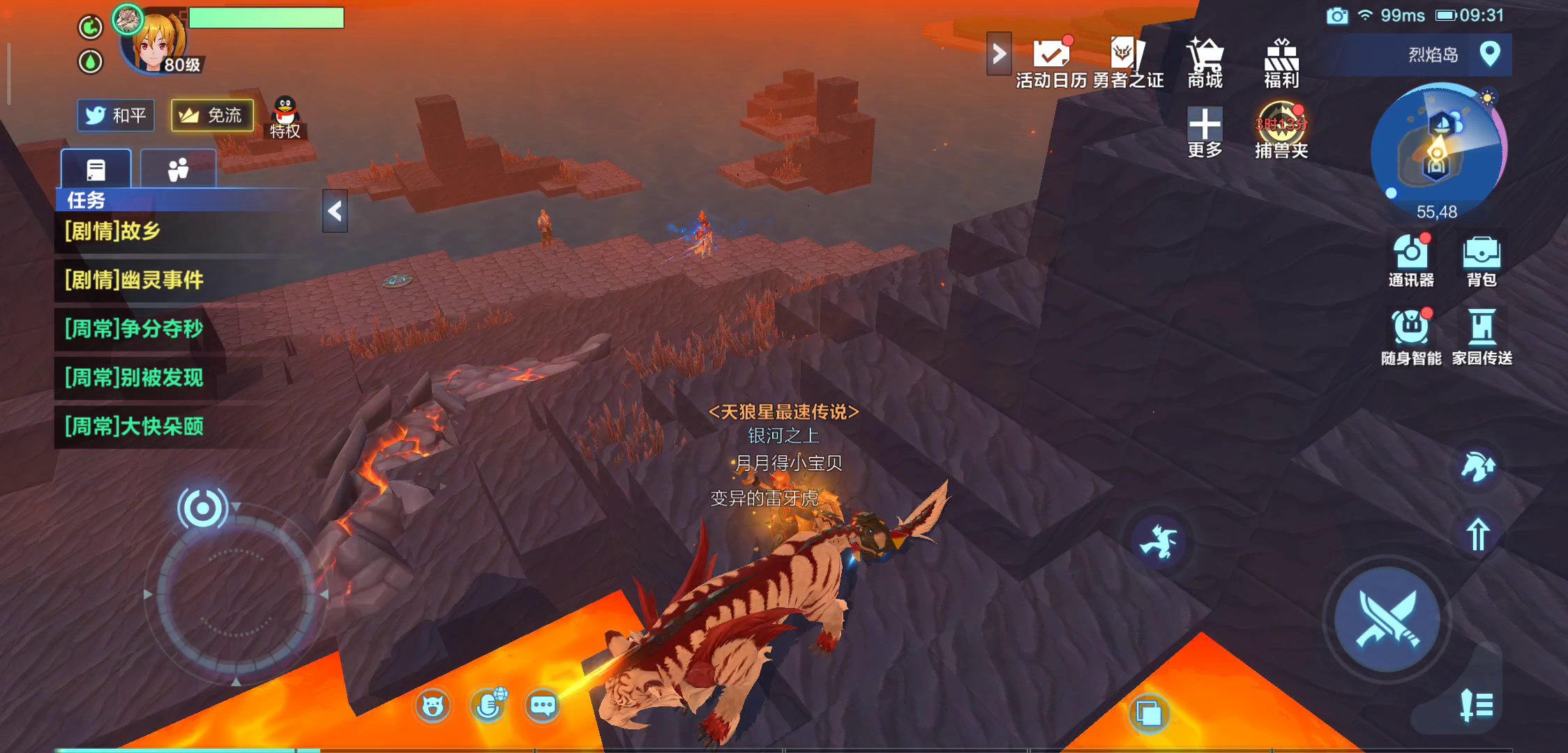This screenshot has height=753, width=1568.
Task: Open the 商城 shop
Action: pos(1205,63)
